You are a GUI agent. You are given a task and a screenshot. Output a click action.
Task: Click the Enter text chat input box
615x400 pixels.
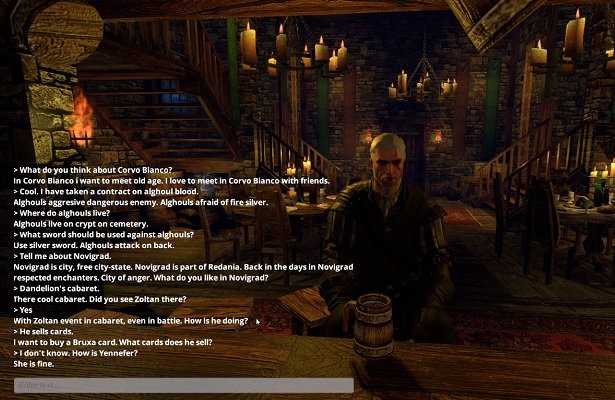pos(182,385)
